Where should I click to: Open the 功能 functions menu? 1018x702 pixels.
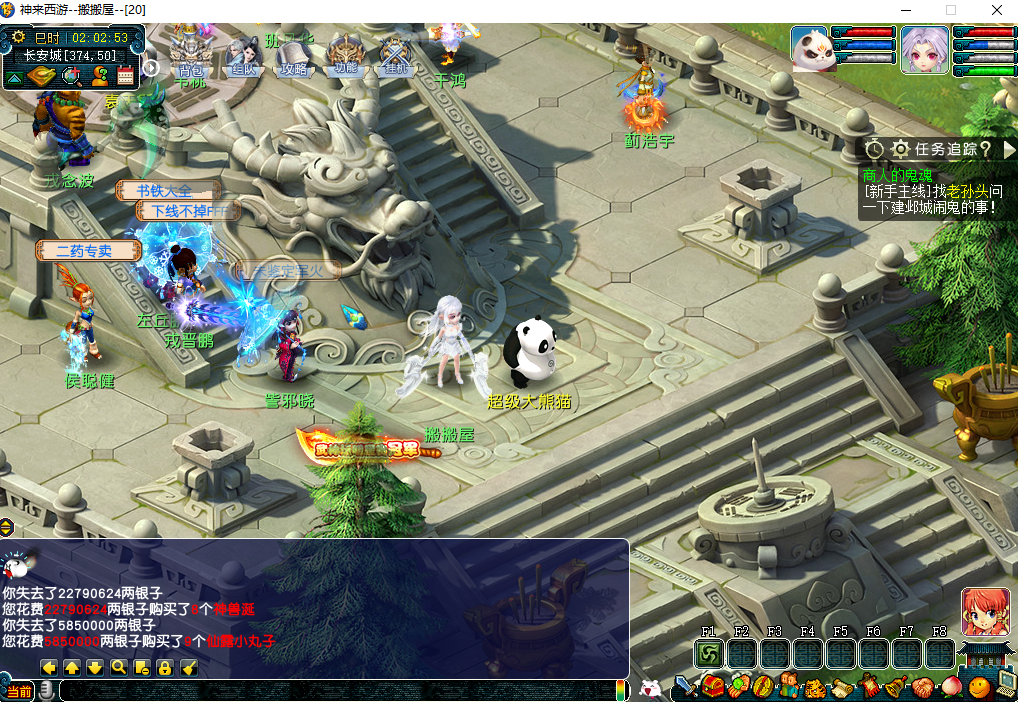point(346,55)
